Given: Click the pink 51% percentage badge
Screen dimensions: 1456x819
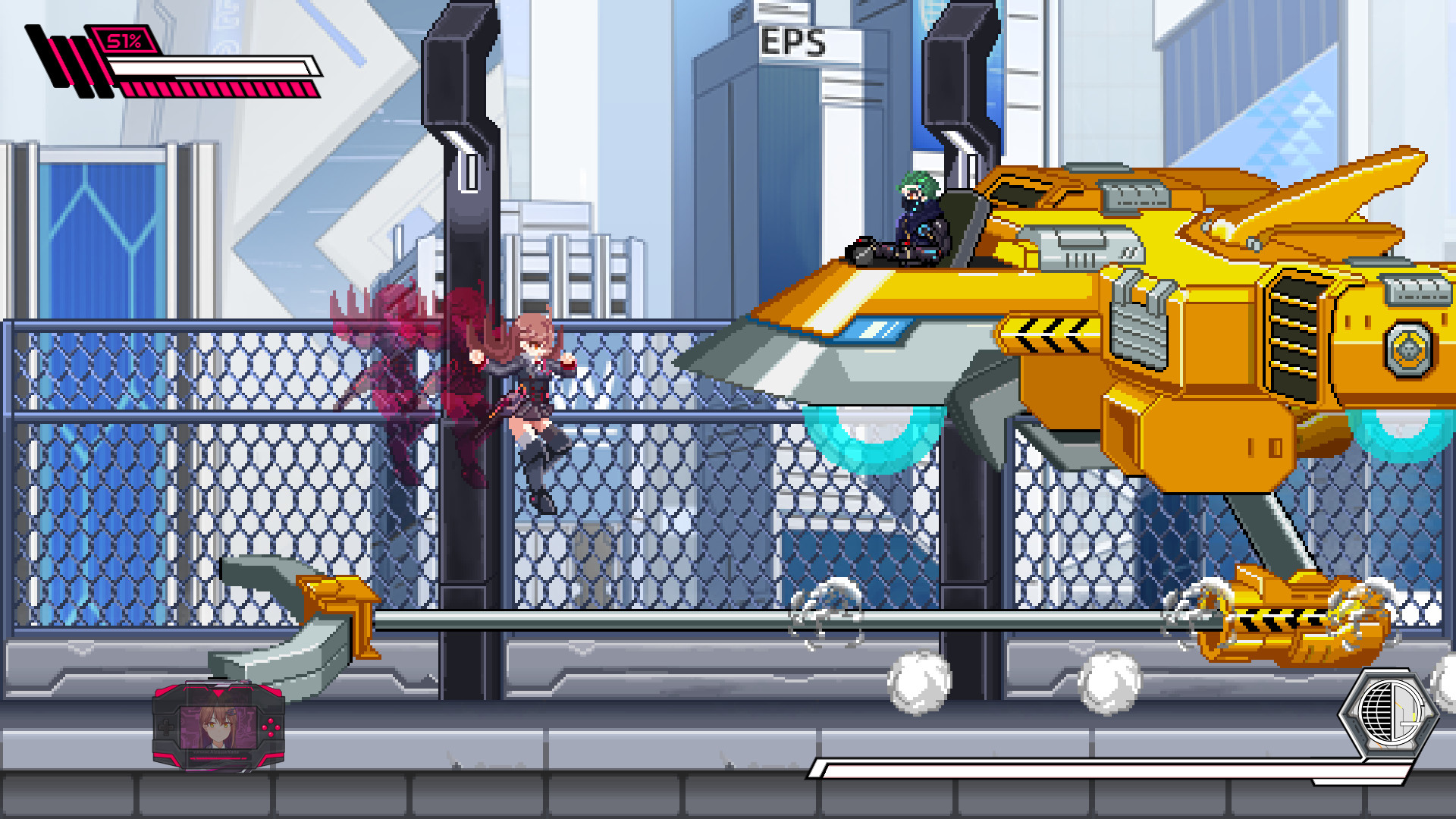Looking at the screenshot, I should click(x=121, y=42).
